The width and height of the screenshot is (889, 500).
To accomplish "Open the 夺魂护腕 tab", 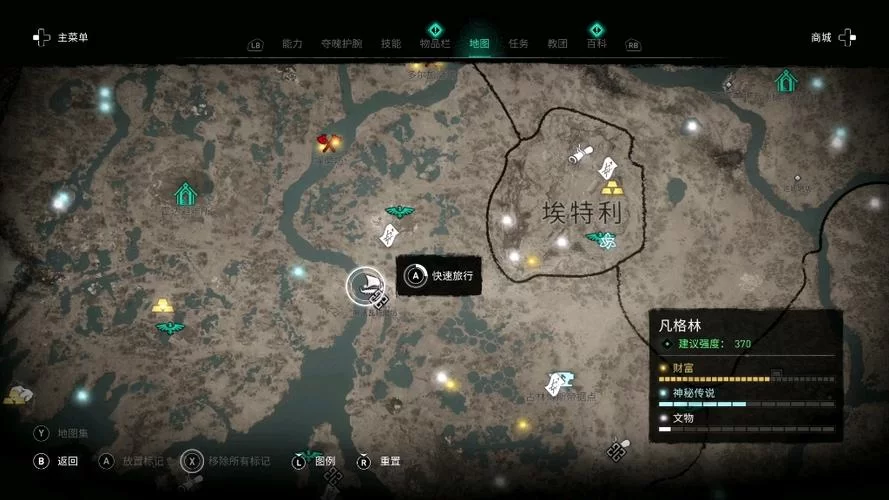I will pyautogui.click(x=342, y=44).
